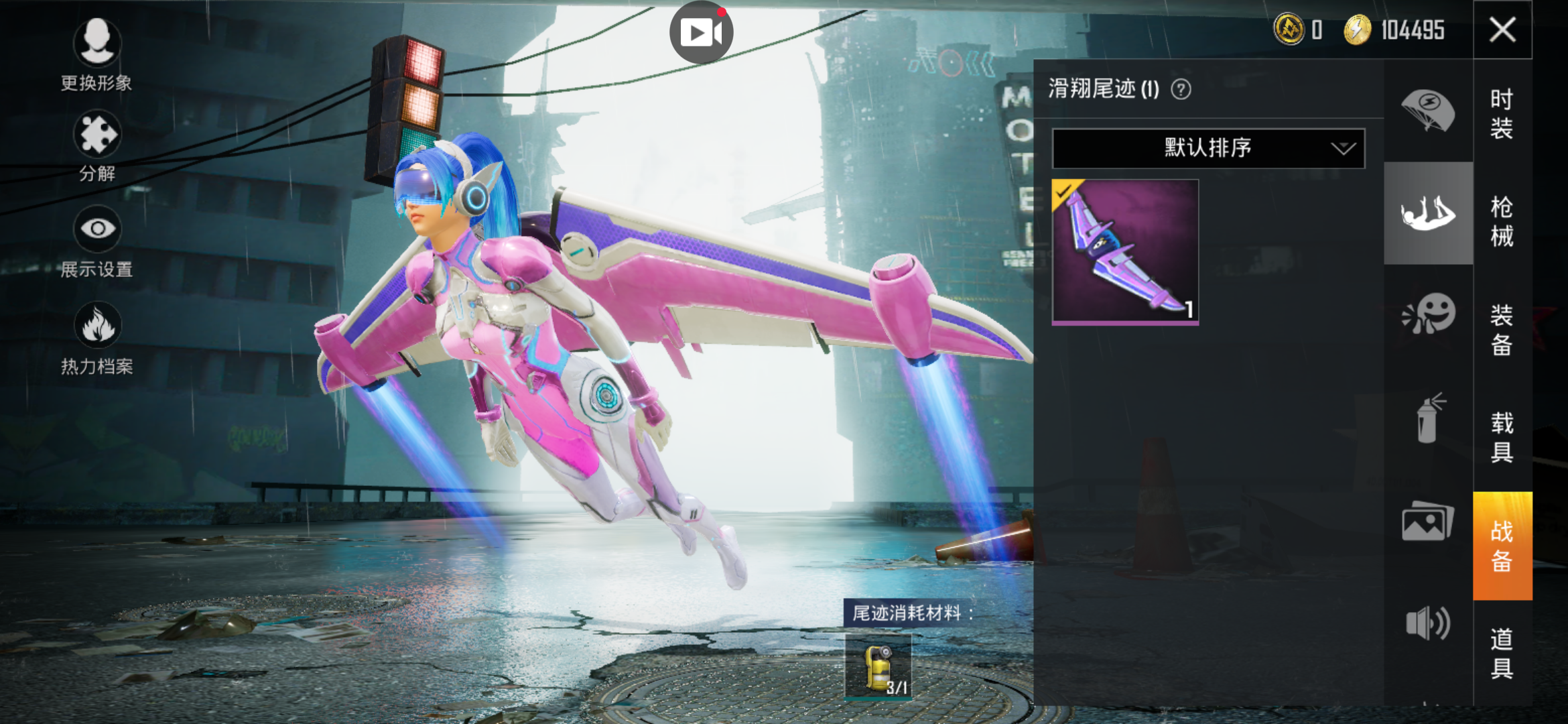The image size is (1568, 724).
Task: Switch to the 时装 outfits tab
Action: 1502,113
